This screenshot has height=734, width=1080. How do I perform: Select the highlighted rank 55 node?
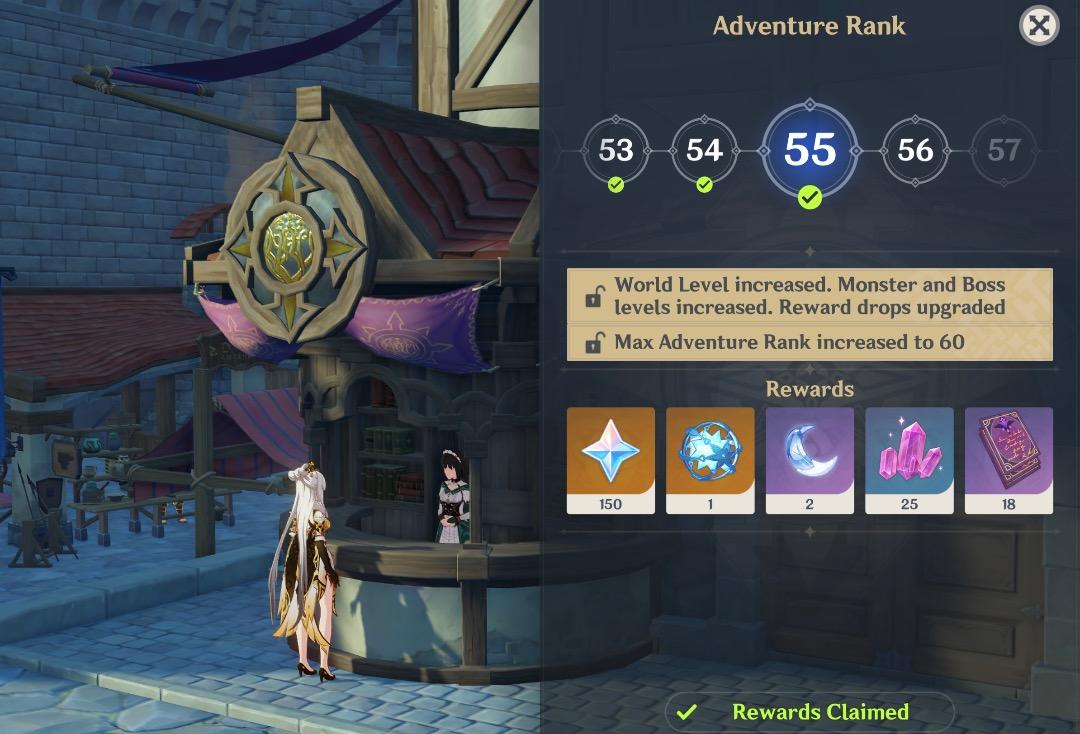click(810, 150)
